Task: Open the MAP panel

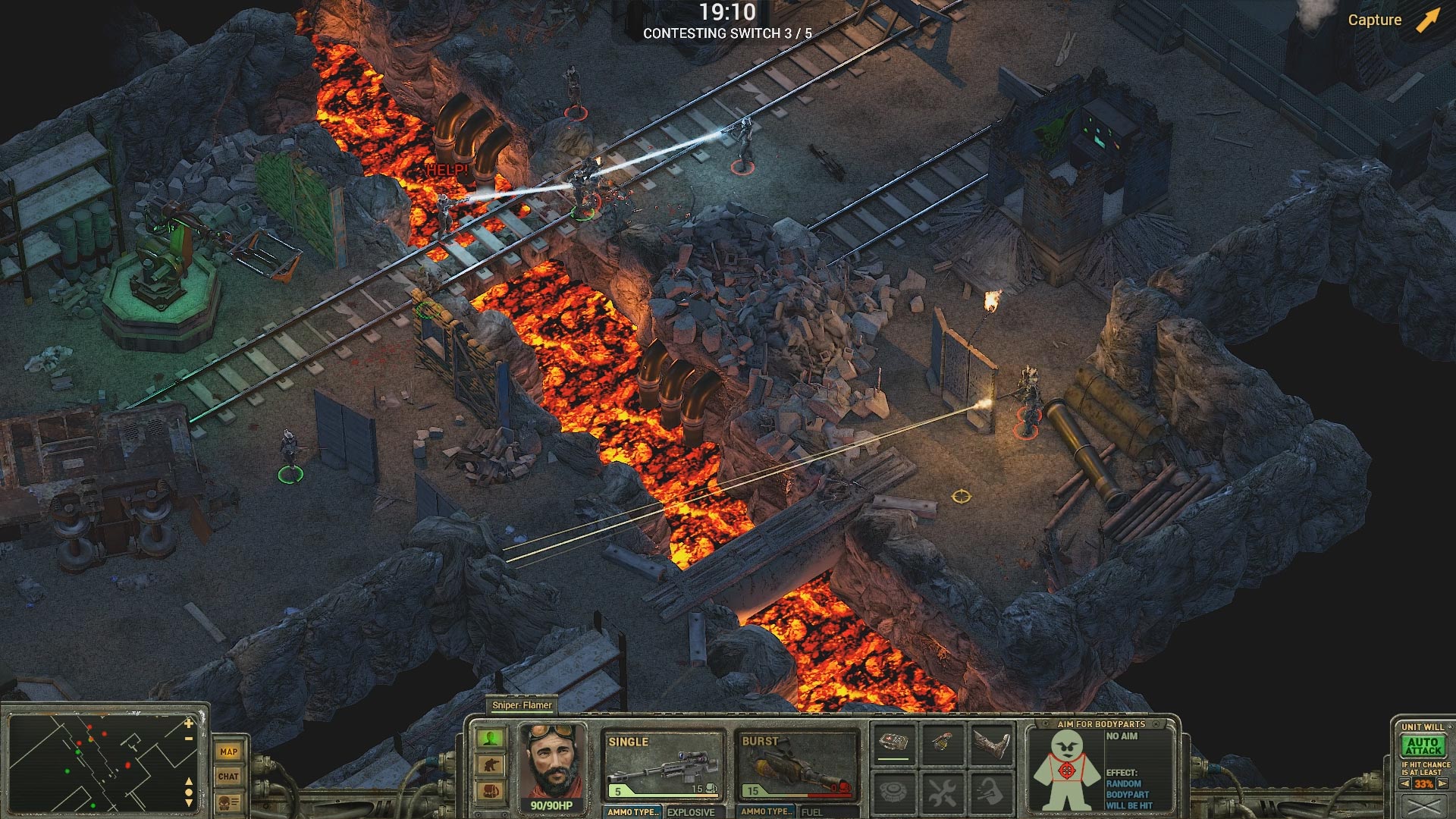Action: coord(228,752)
